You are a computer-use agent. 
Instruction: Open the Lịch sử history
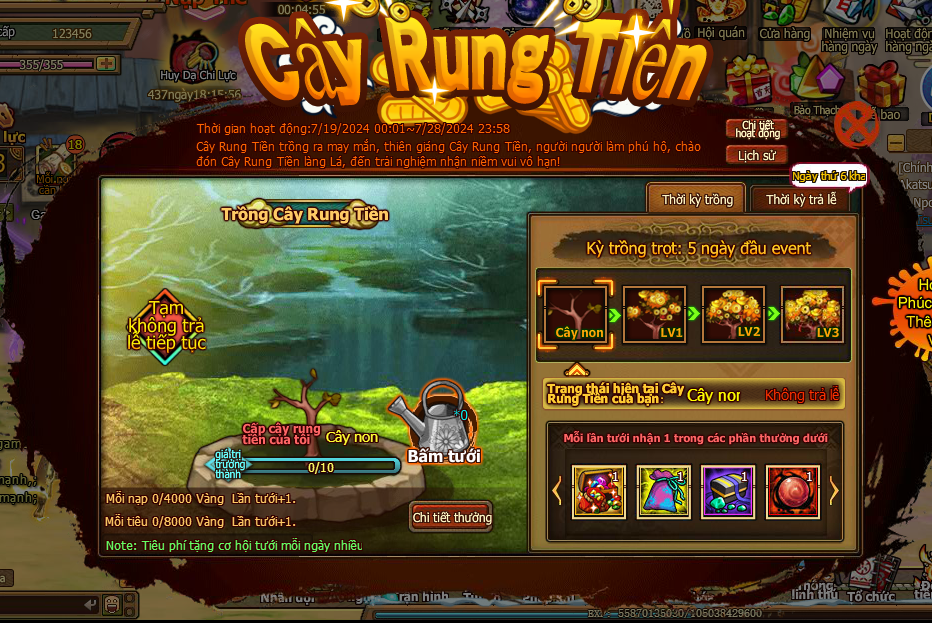pyautogui.click(x=757, y=156)
